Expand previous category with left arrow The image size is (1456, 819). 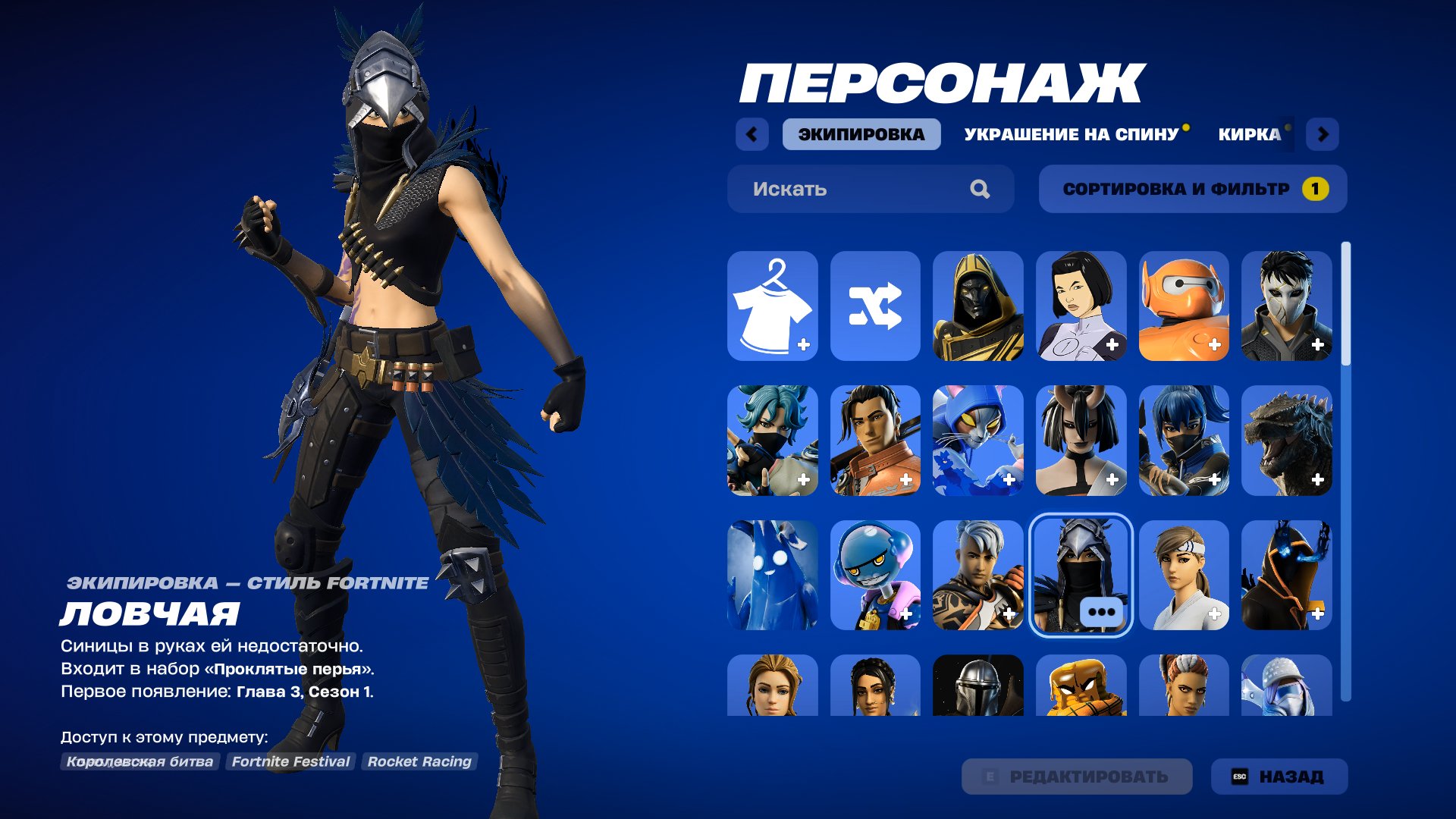click(750, 134)
